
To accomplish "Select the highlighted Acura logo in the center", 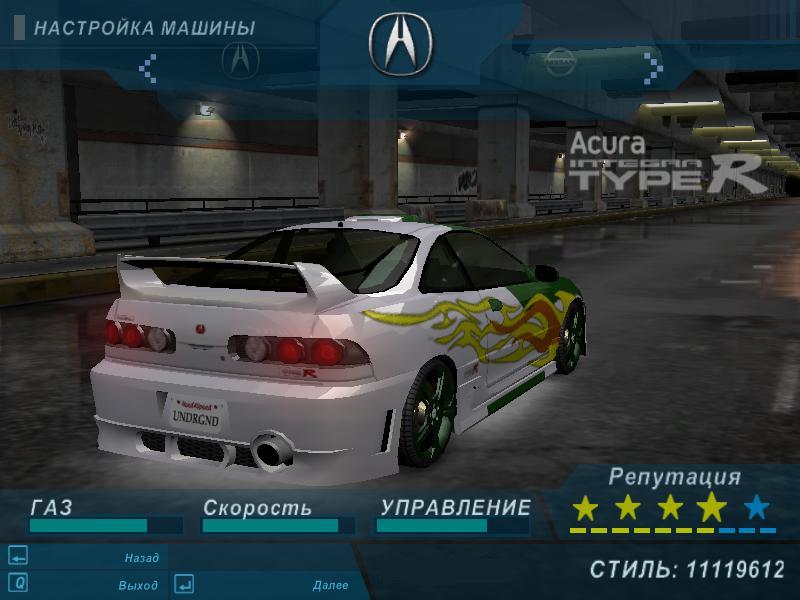I will 400,42.
